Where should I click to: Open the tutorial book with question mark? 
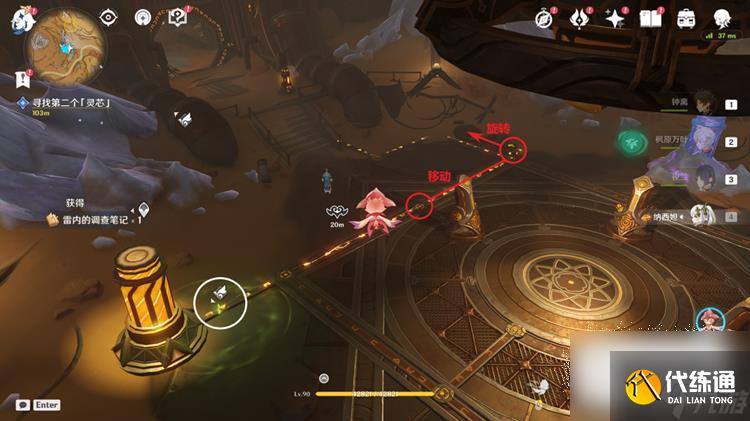(x=178, y=18)
